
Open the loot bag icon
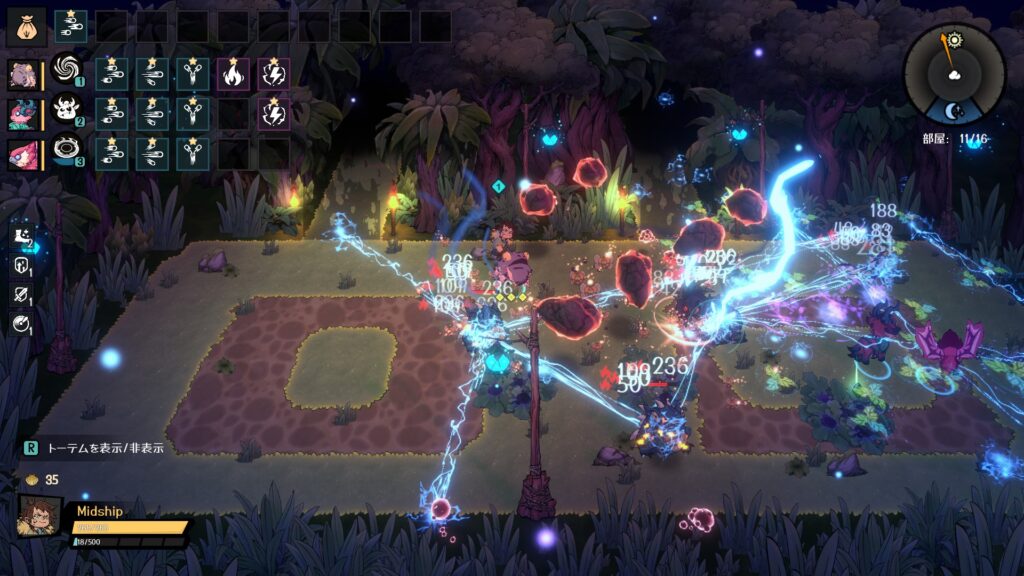tap(26, 26)
